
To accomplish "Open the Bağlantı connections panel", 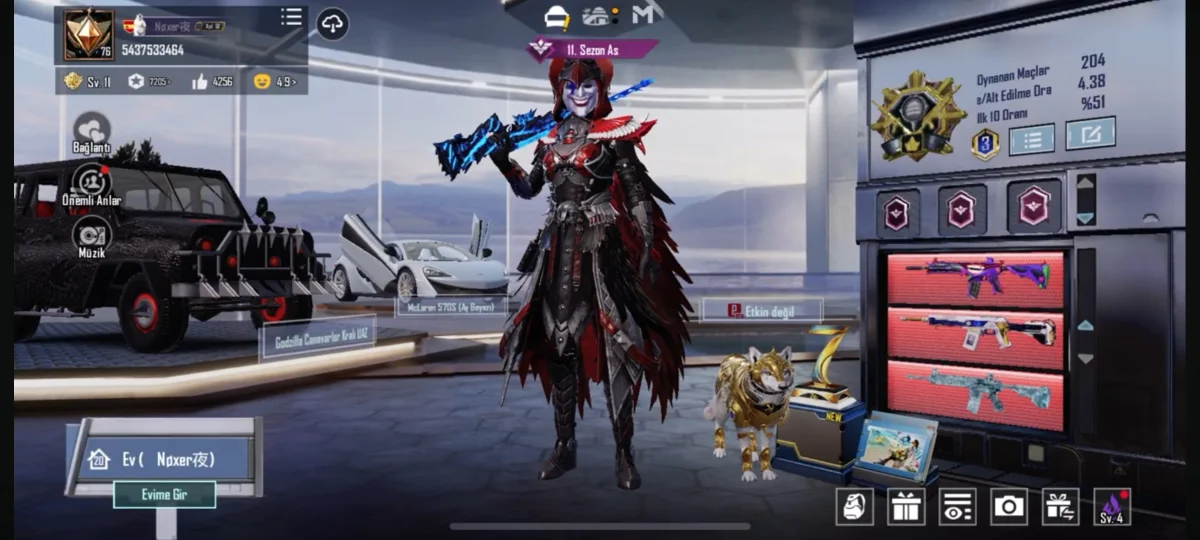I will [x=92, y=132].
